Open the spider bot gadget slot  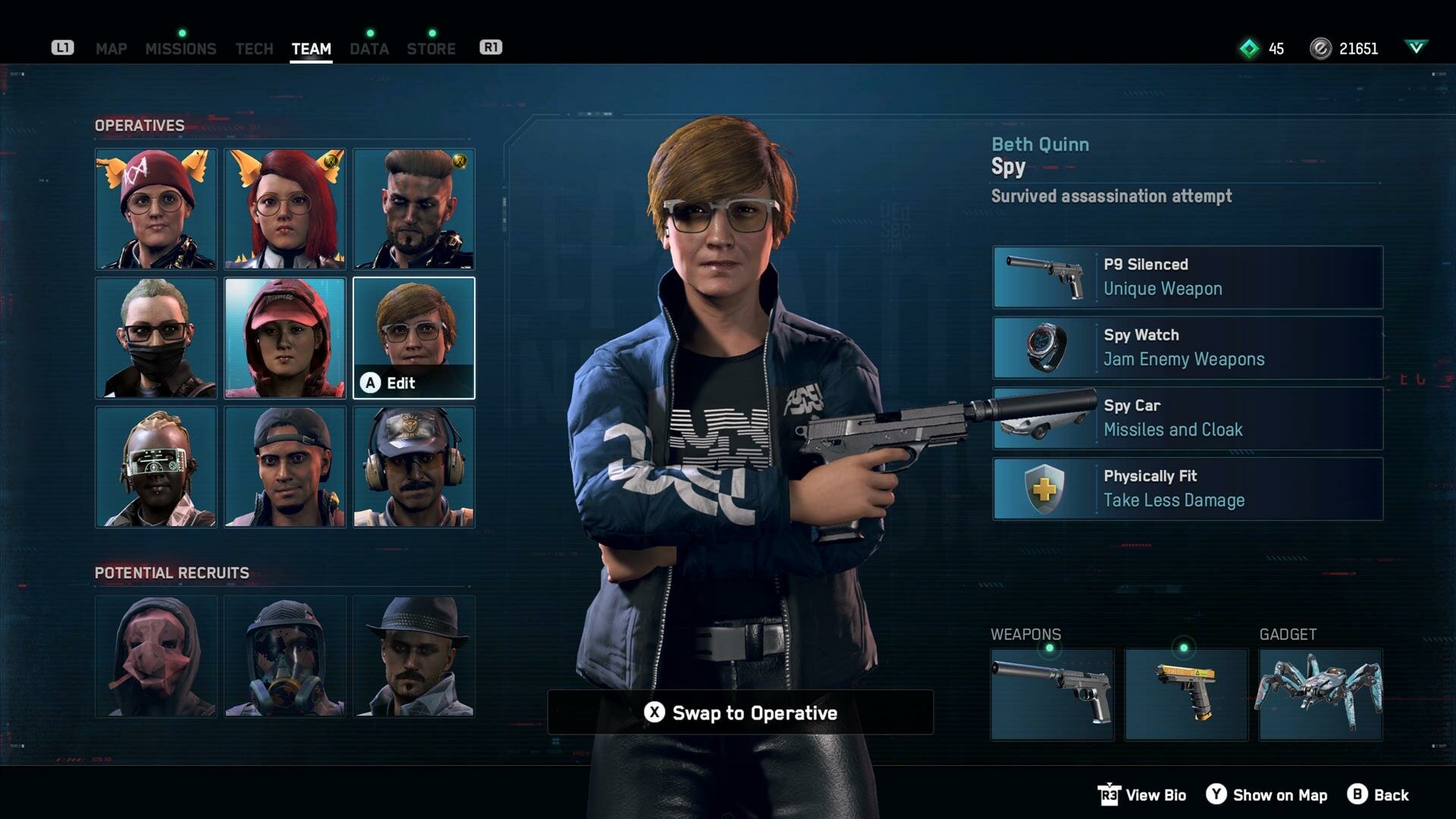(x=1320, y=695)
